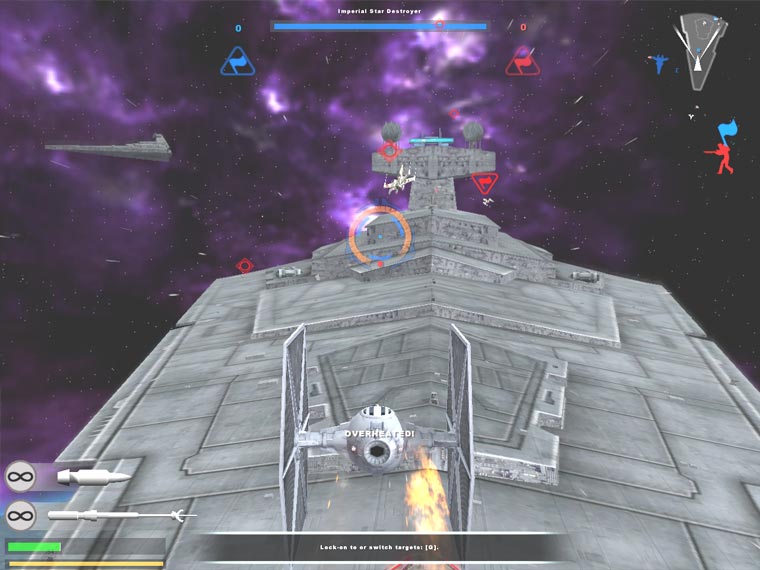The height and width of the screenshot is (570, 760).
Task: Select the primary laser bolt weapon icon
Action: pos(93,476)
